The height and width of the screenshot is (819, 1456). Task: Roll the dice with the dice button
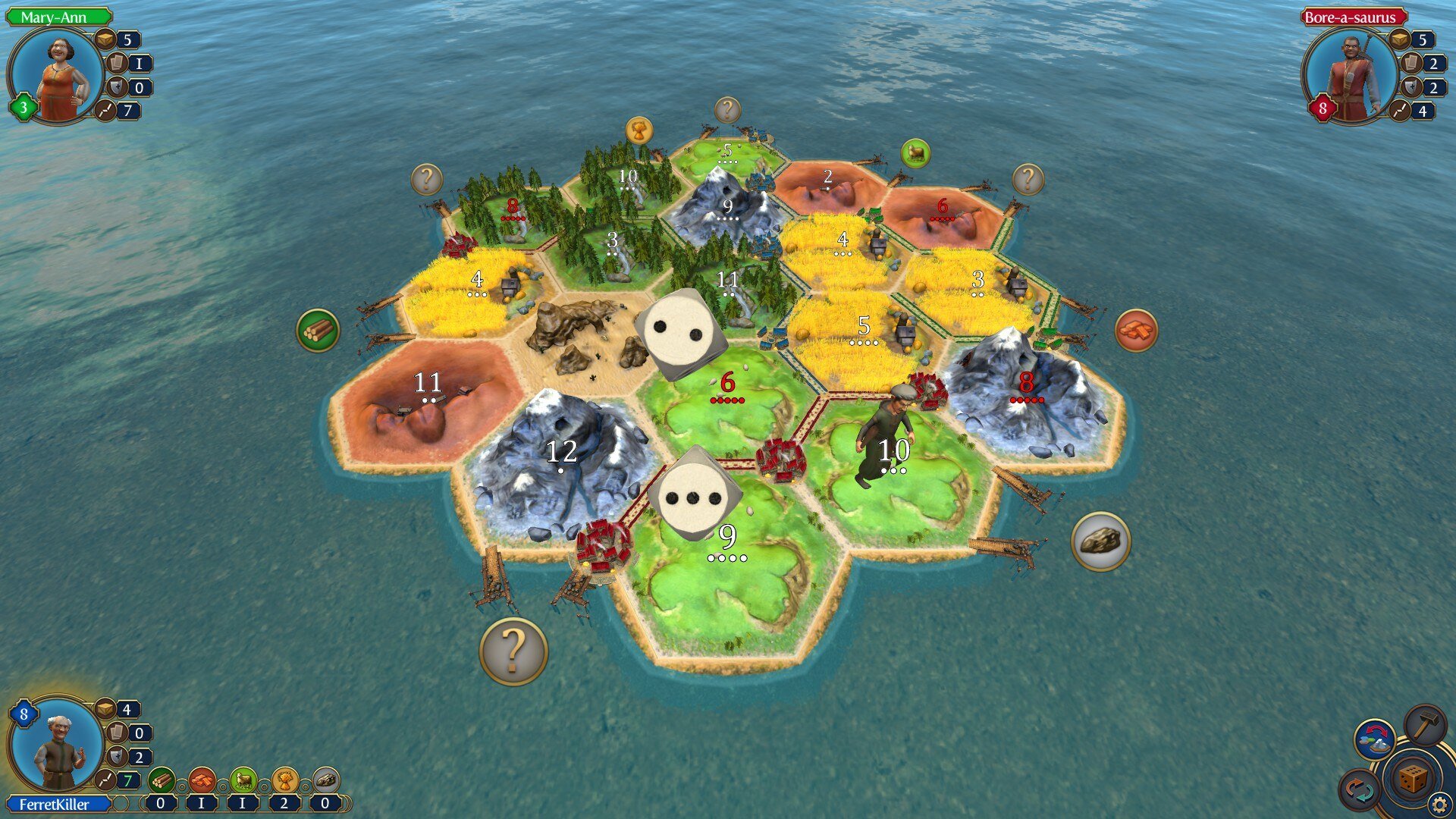(x=1412, y=779)
